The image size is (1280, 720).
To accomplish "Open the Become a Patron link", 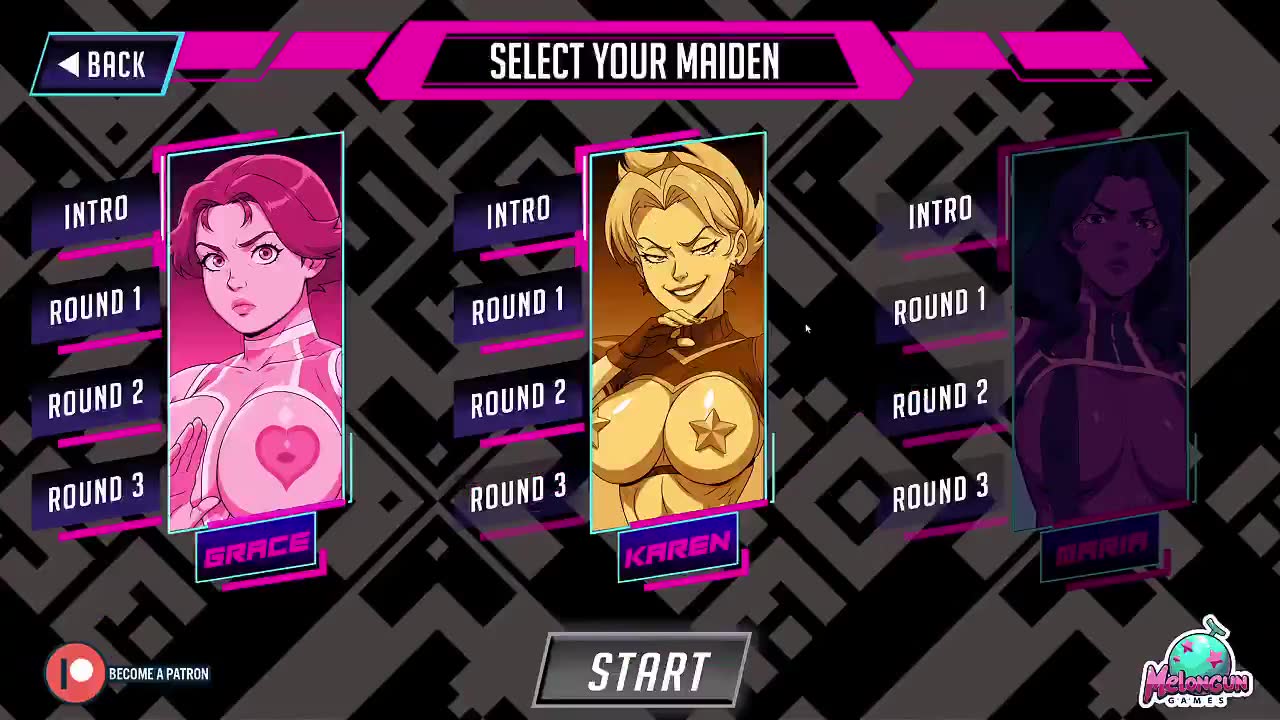I will tap(128, 673).
